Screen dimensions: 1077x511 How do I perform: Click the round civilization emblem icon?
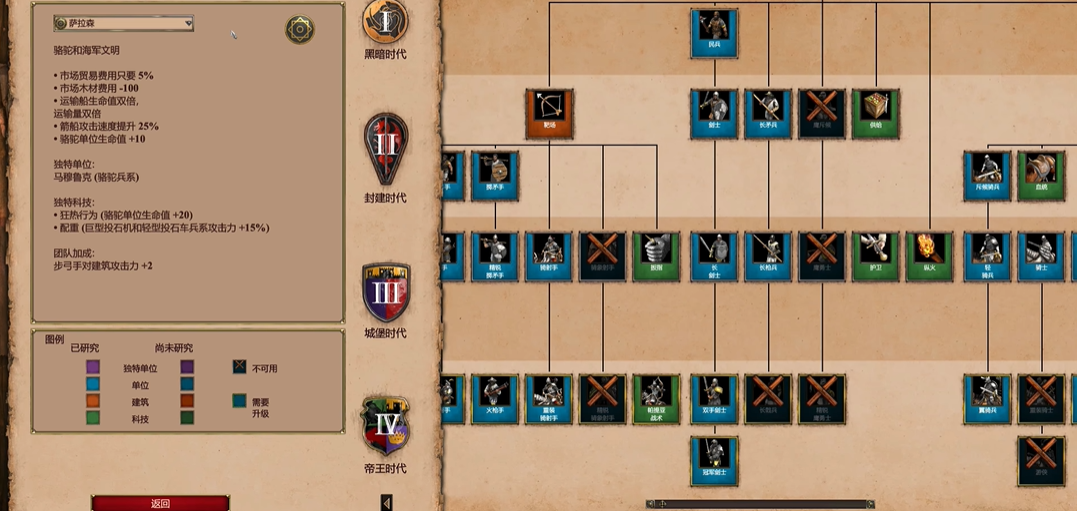pos(300,29)
